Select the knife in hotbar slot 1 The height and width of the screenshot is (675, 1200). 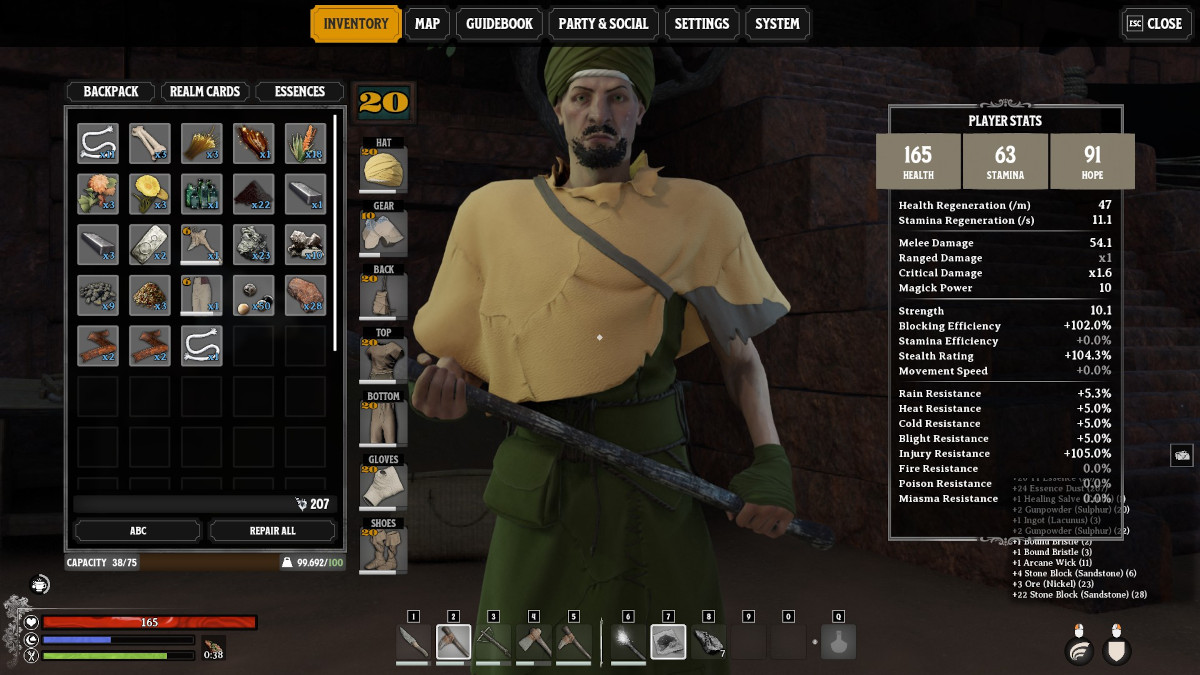413,641
